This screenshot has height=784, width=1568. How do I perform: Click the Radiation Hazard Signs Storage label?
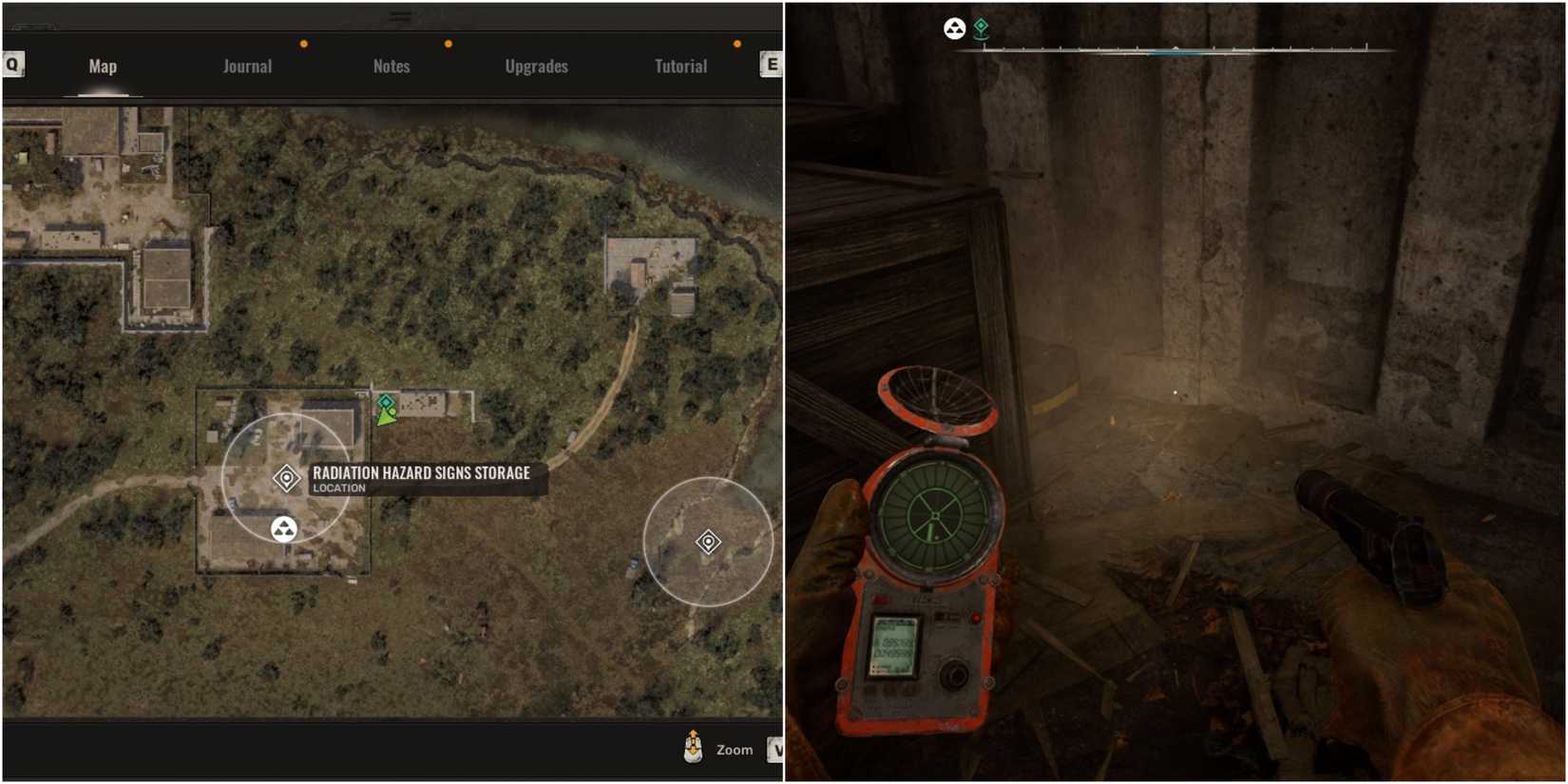click(422, 472)
